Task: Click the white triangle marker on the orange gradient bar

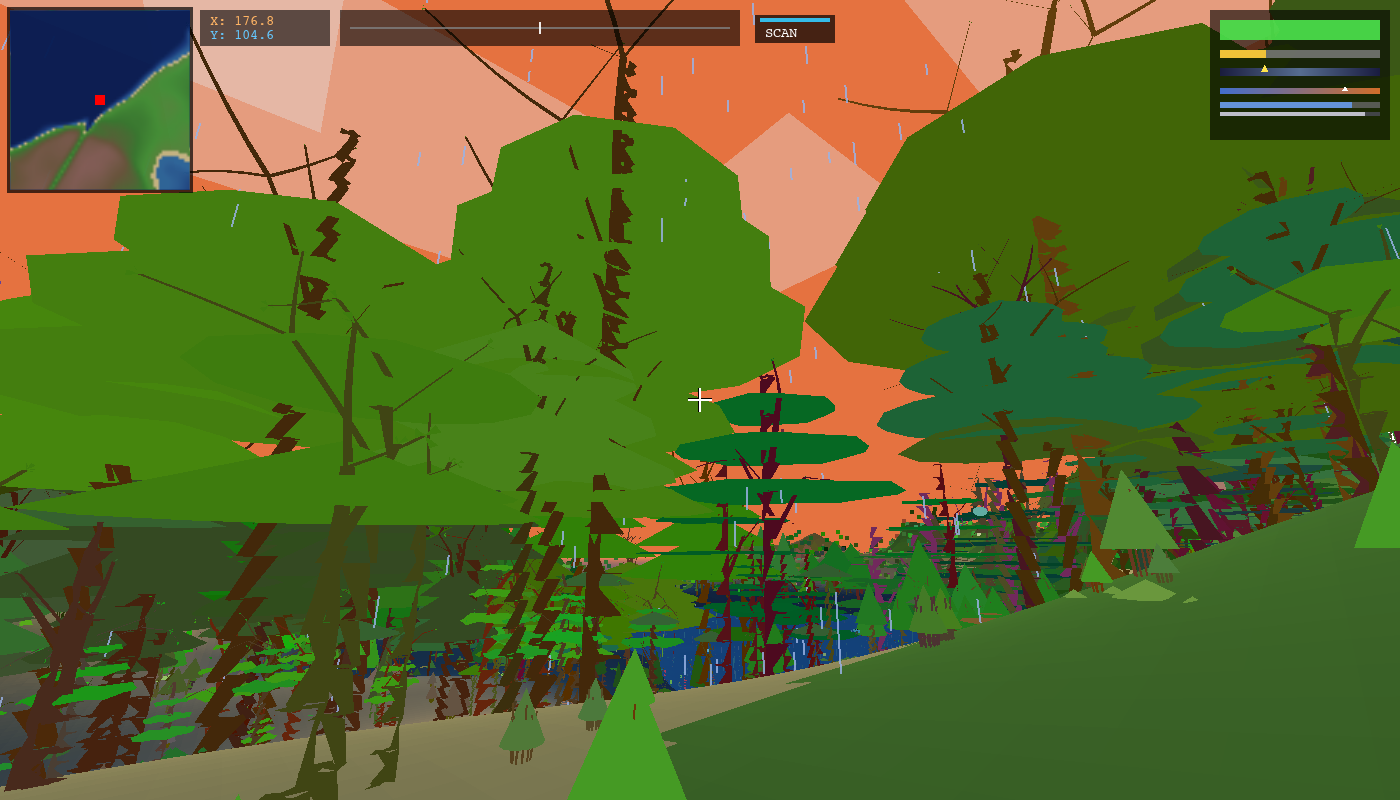Action: tap(1345, 90)
